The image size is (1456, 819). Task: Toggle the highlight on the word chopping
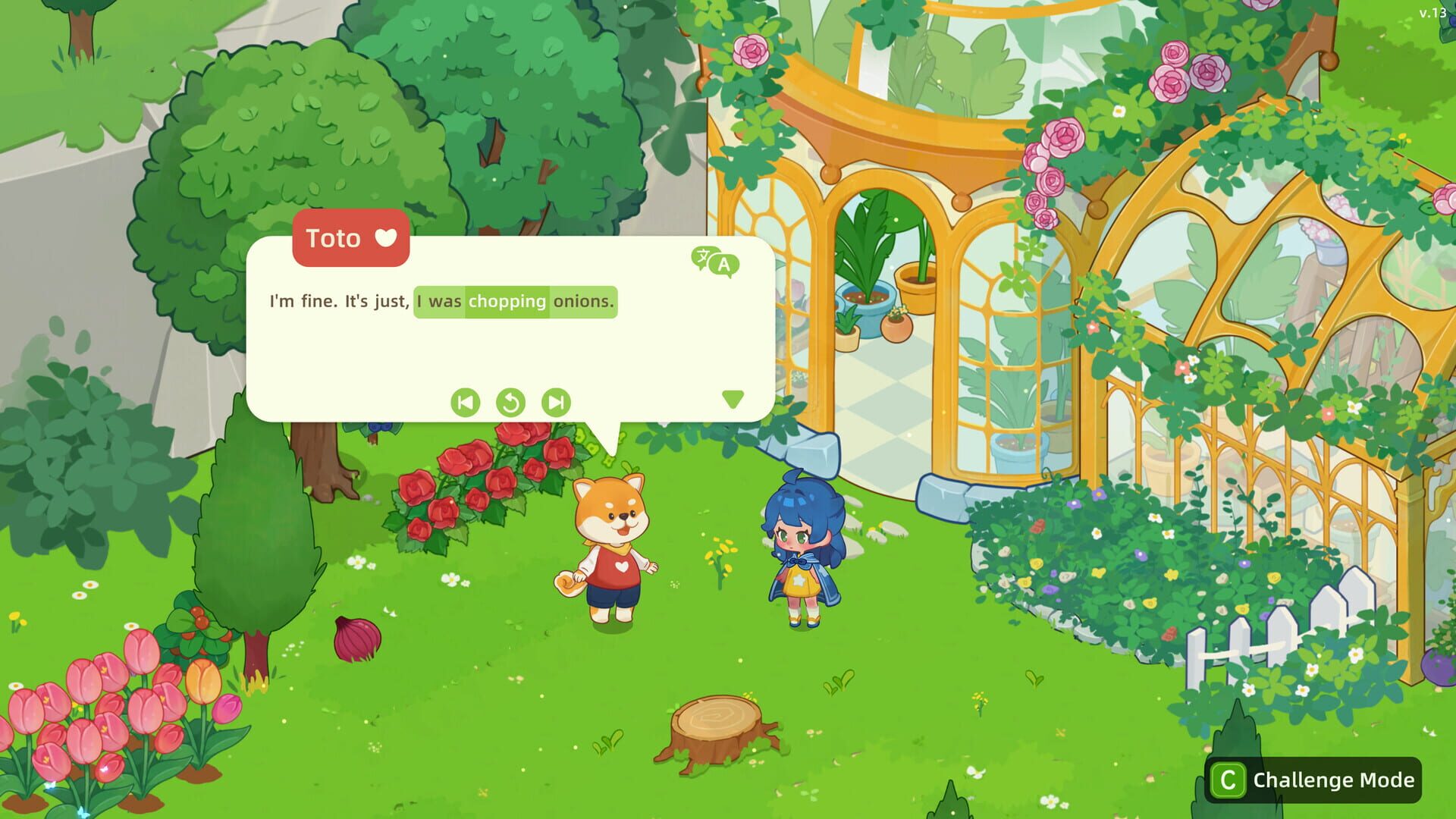[x=507, y=302]
